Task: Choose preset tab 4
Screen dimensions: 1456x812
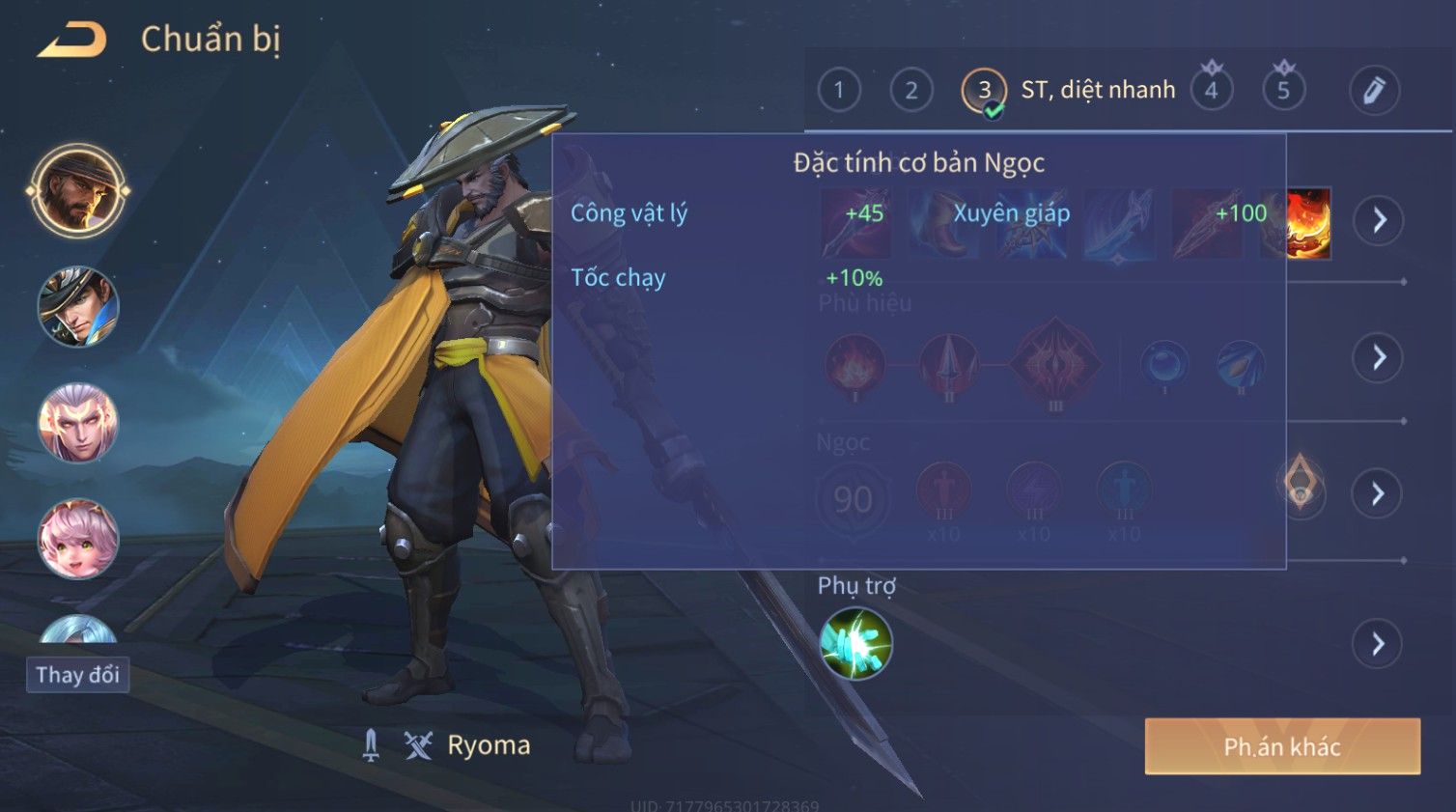Action: click(1211, 91)
